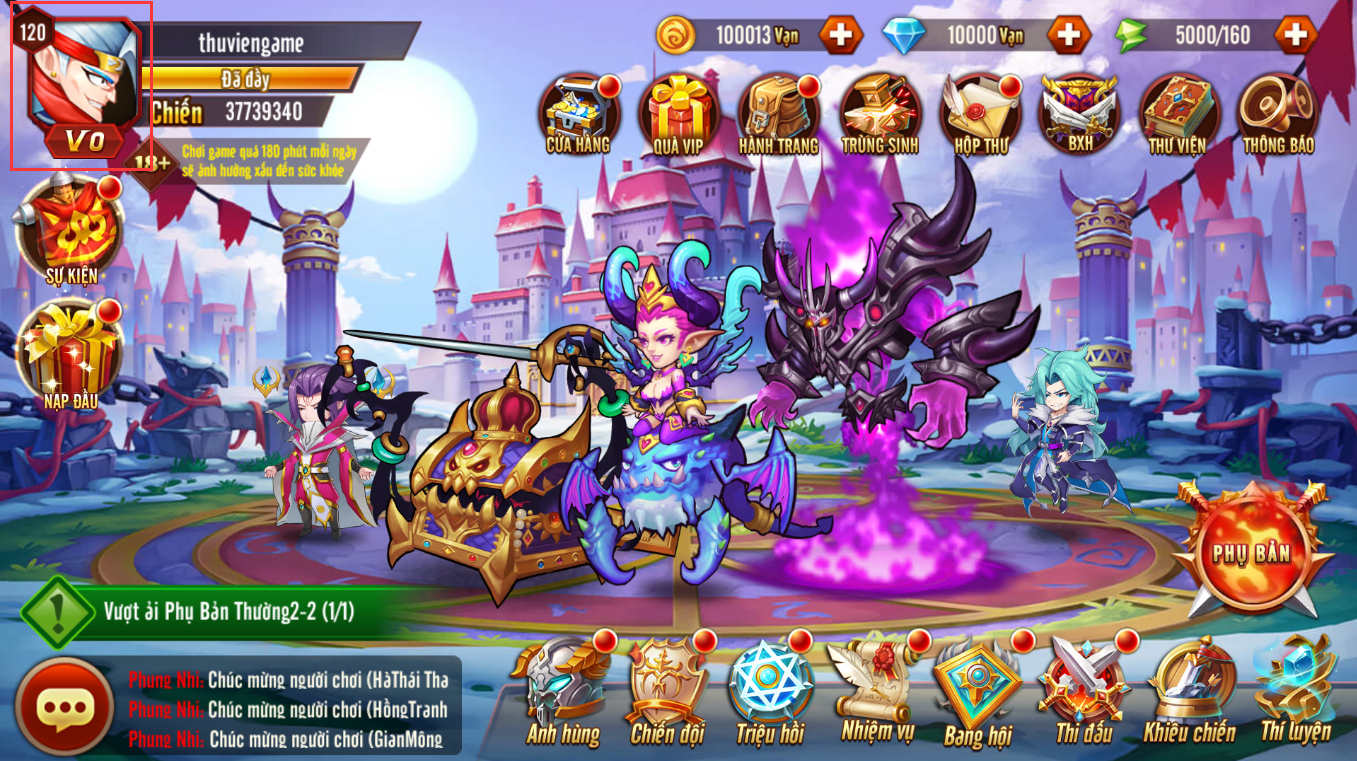Open the Thư Viện library
1357x761 pixels.
pyautogui.click(x=1177, y=110)
